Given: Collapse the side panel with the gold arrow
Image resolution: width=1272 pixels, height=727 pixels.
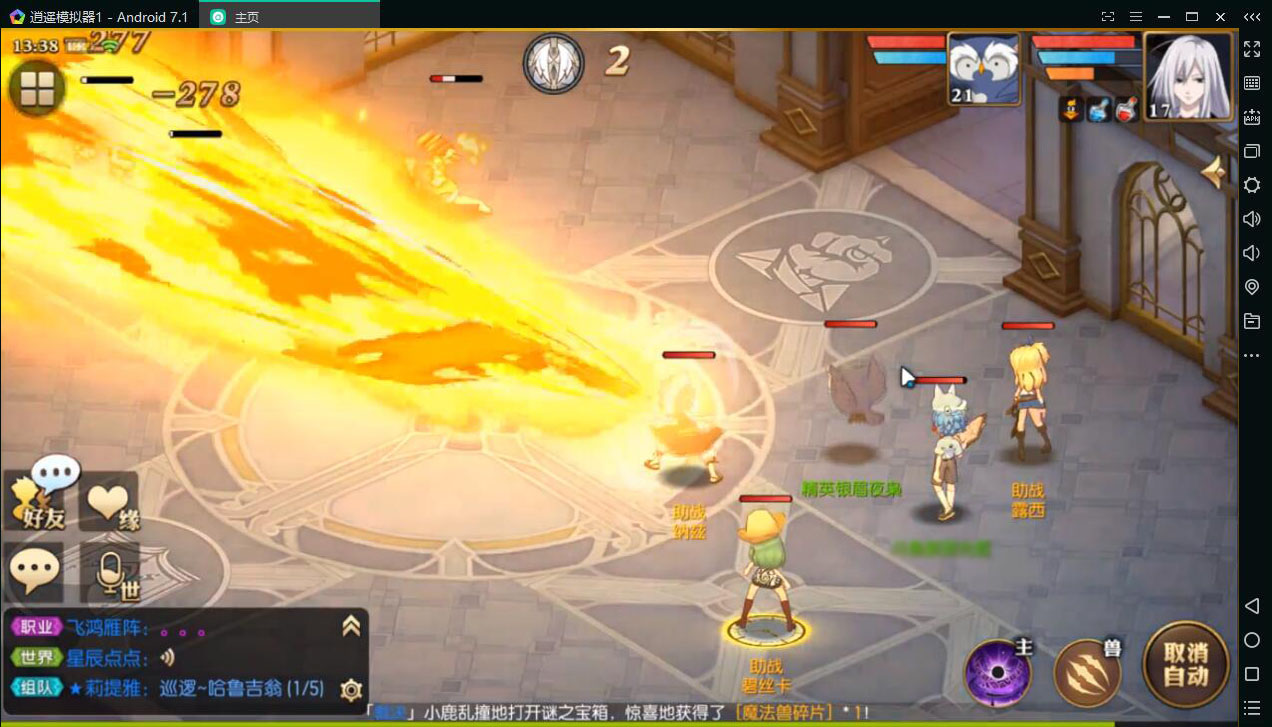Looking at the screenshot, I should [1215, 173].
